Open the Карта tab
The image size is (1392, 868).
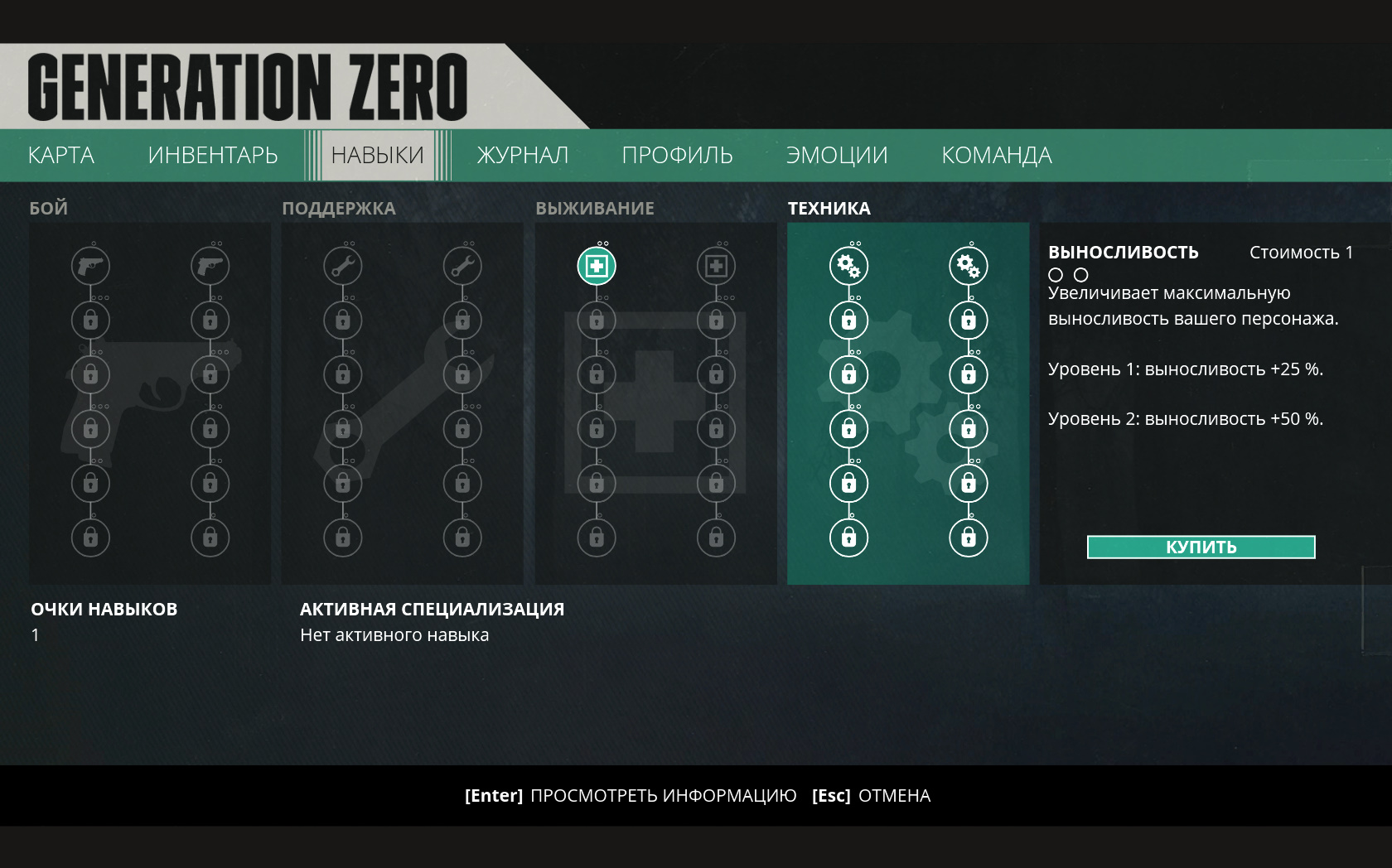[x=61, y=155]
